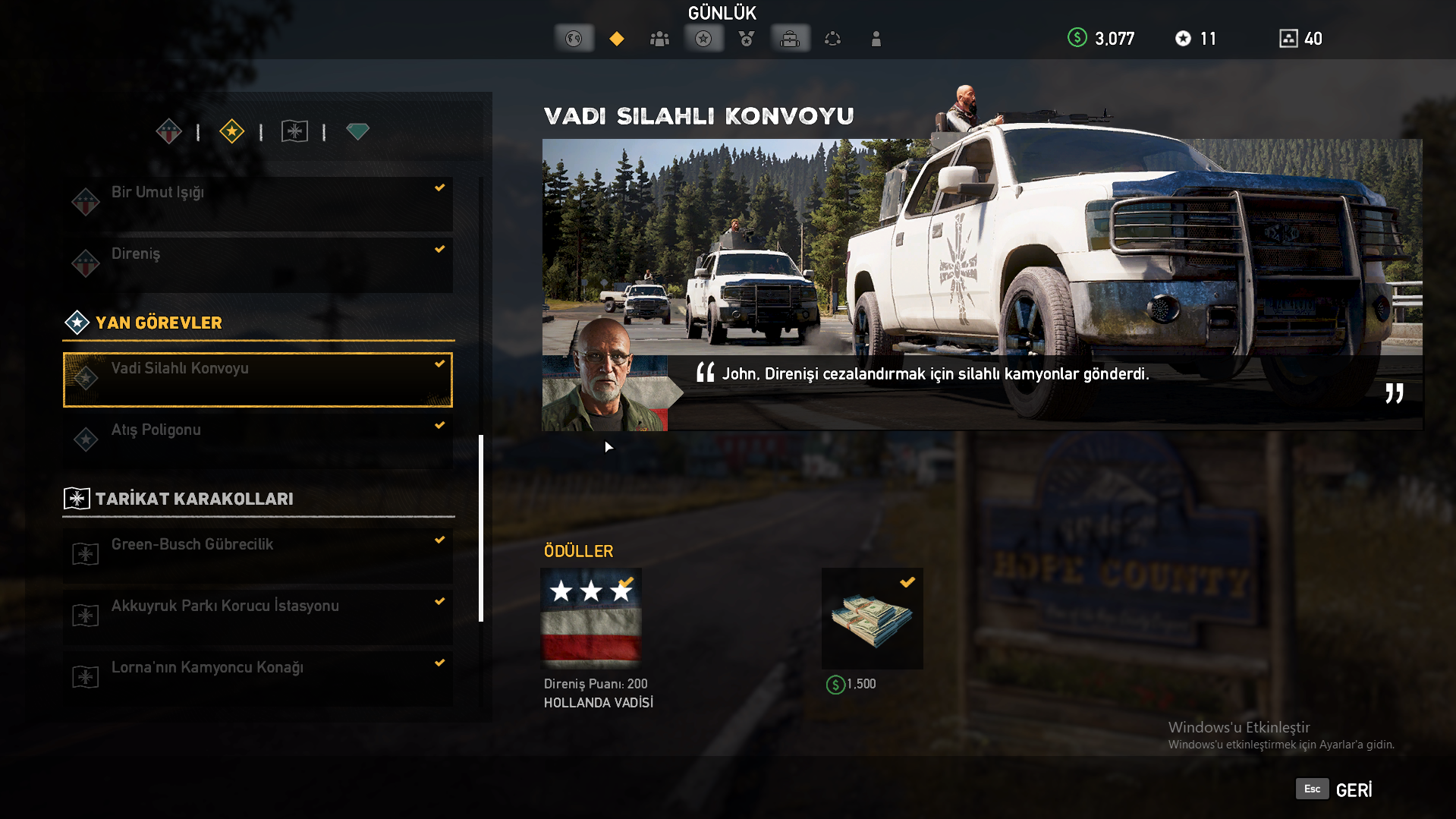The image size is (1456, 819).
Task: Open the single person silhouette tab
Action: [x=876, y=39]
